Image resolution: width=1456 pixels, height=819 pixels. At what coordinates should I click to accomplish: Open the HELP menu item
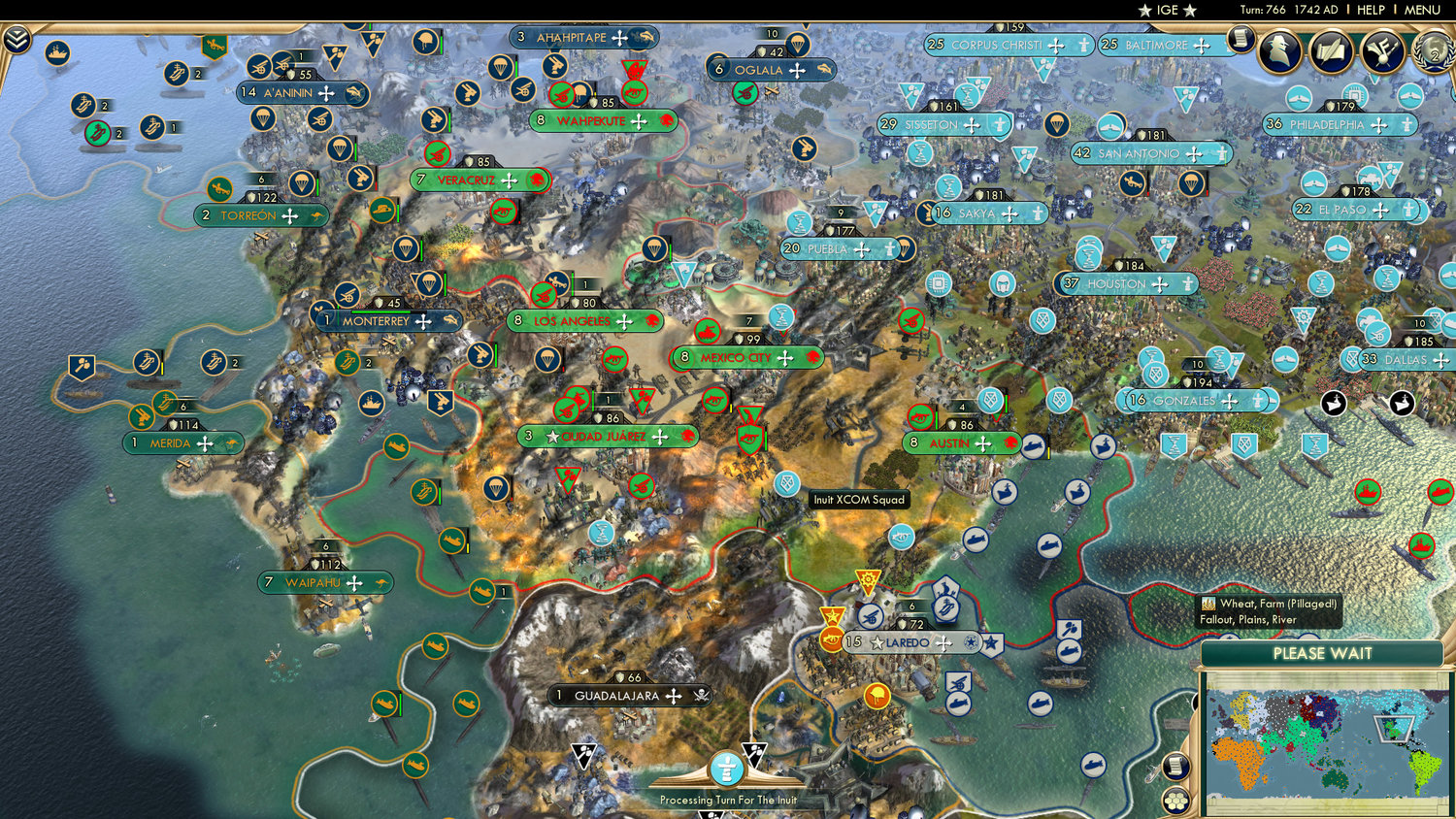[x=1373, y=10]
